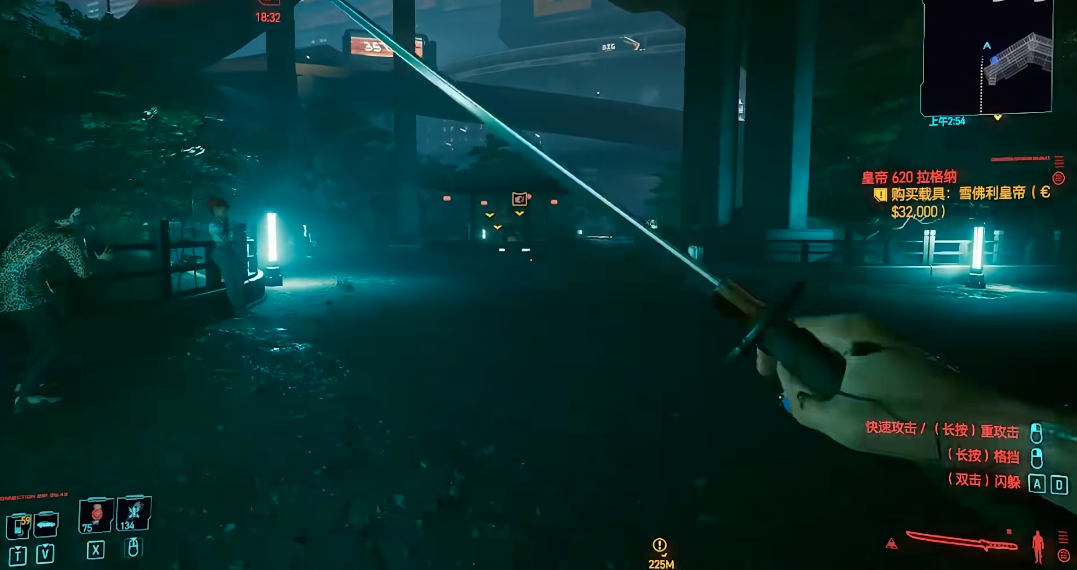Select the equipped katana weapon icon
The width and height of the screenshot is (1077, 570).
pyautogui.click(x=962, y=542)
